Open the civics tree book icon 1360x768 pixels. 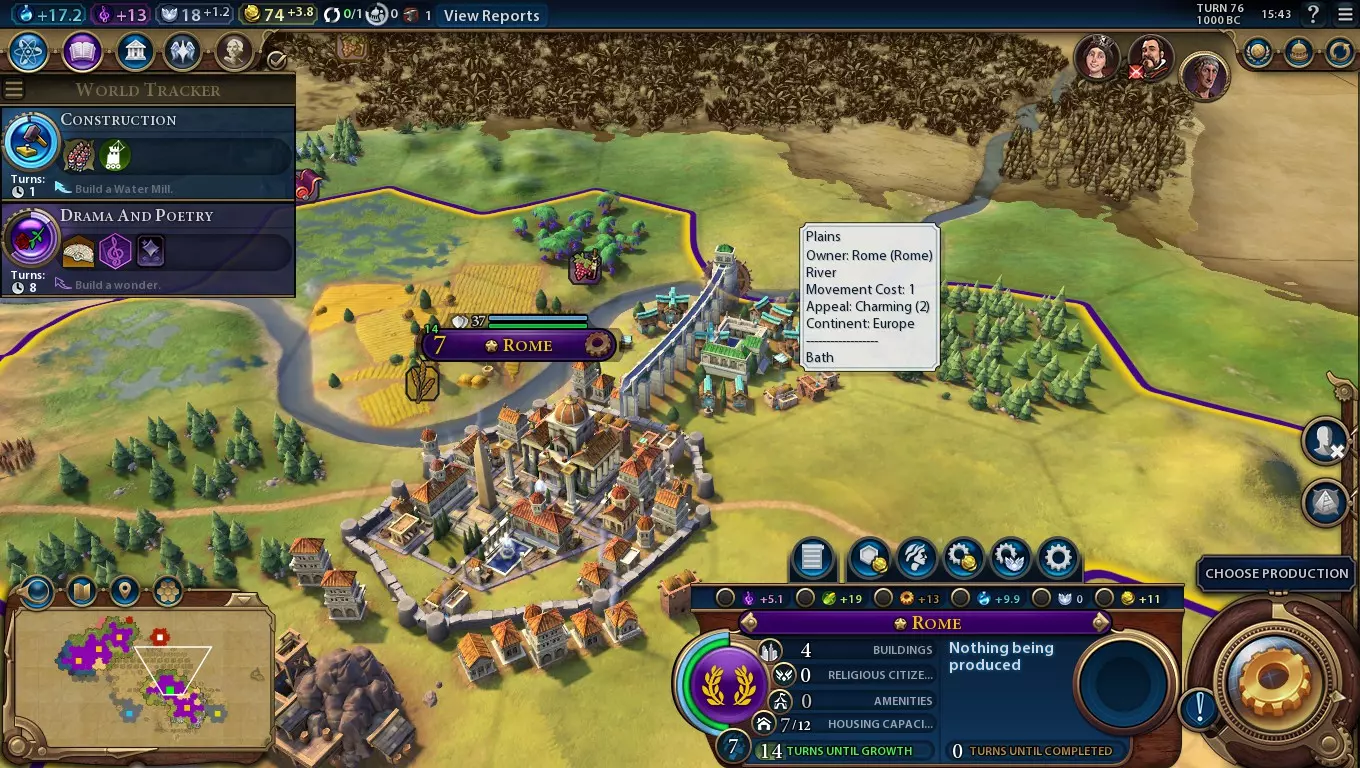tap(82, 51)
